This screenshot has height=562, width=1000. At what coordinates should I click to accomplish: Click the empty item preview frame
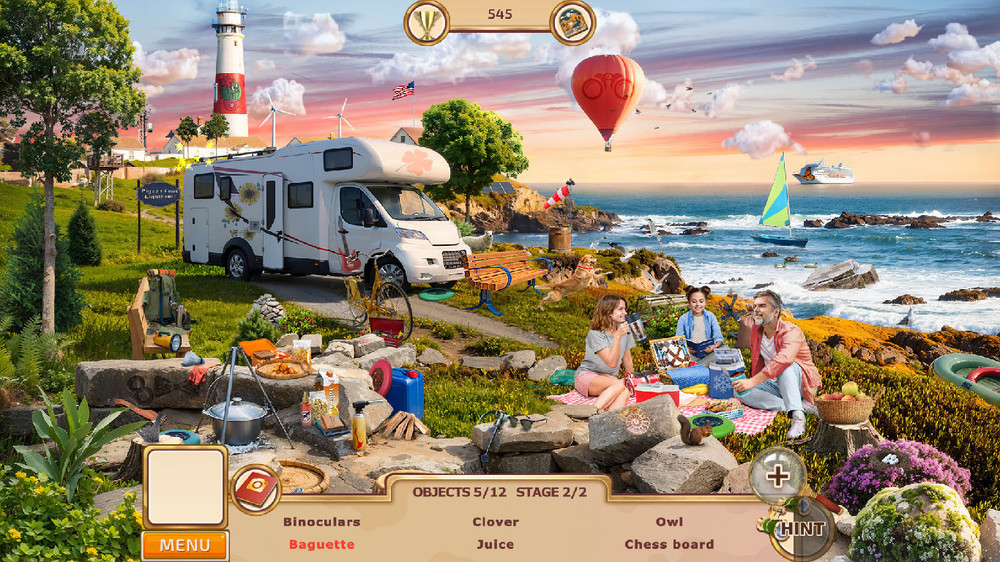click(x=185, y=486)
